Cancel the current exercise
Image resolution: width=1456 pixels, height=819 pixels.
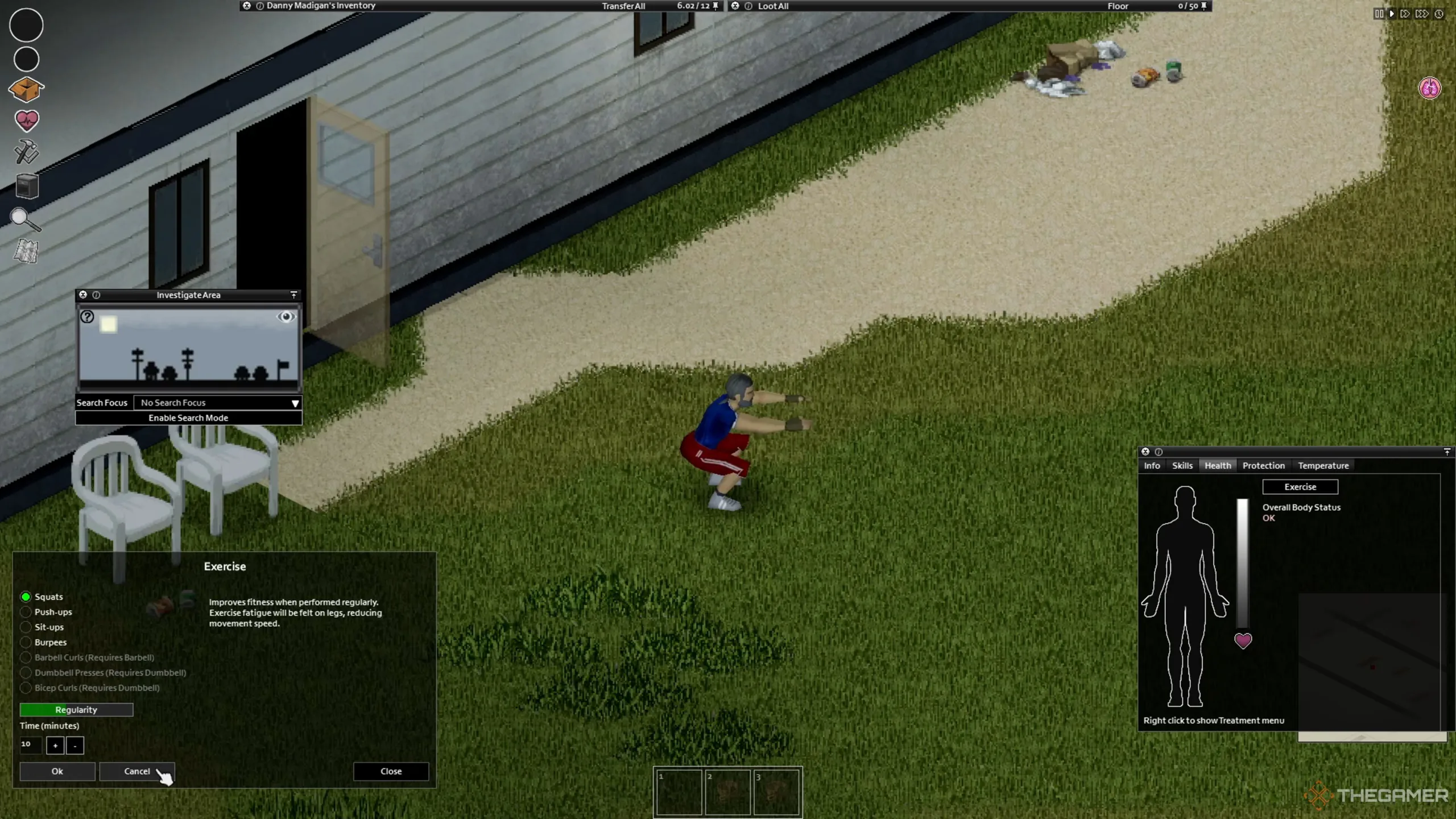(136, 771)
